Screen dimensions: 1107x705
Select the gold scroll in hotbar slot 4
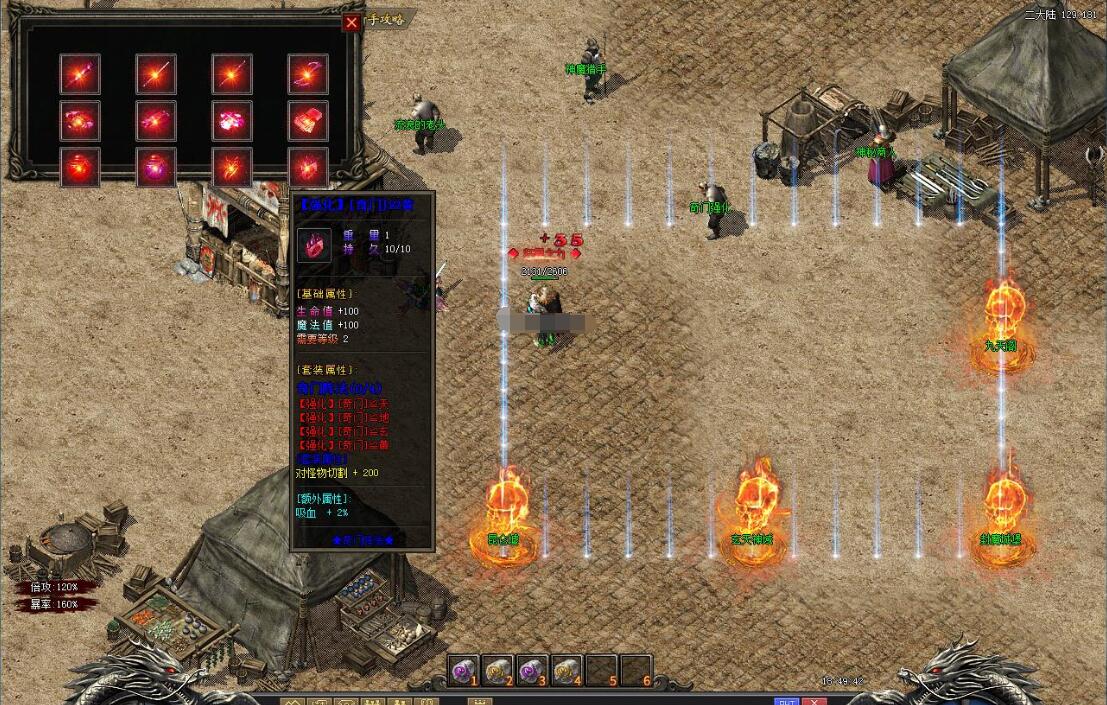tap(566, 670)
